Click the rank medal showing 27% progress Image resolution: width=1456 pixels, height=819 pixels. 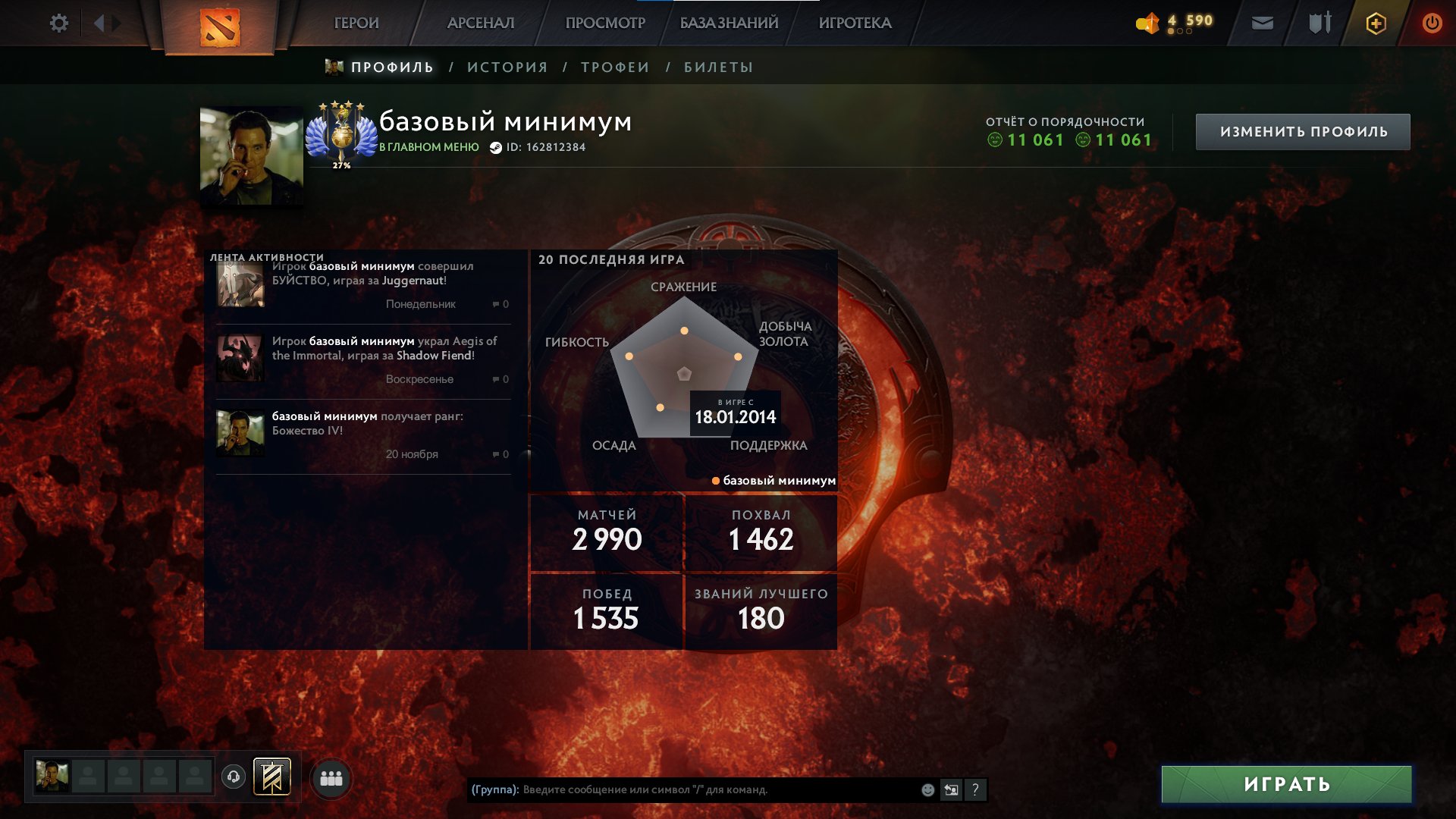pos(340,133)
